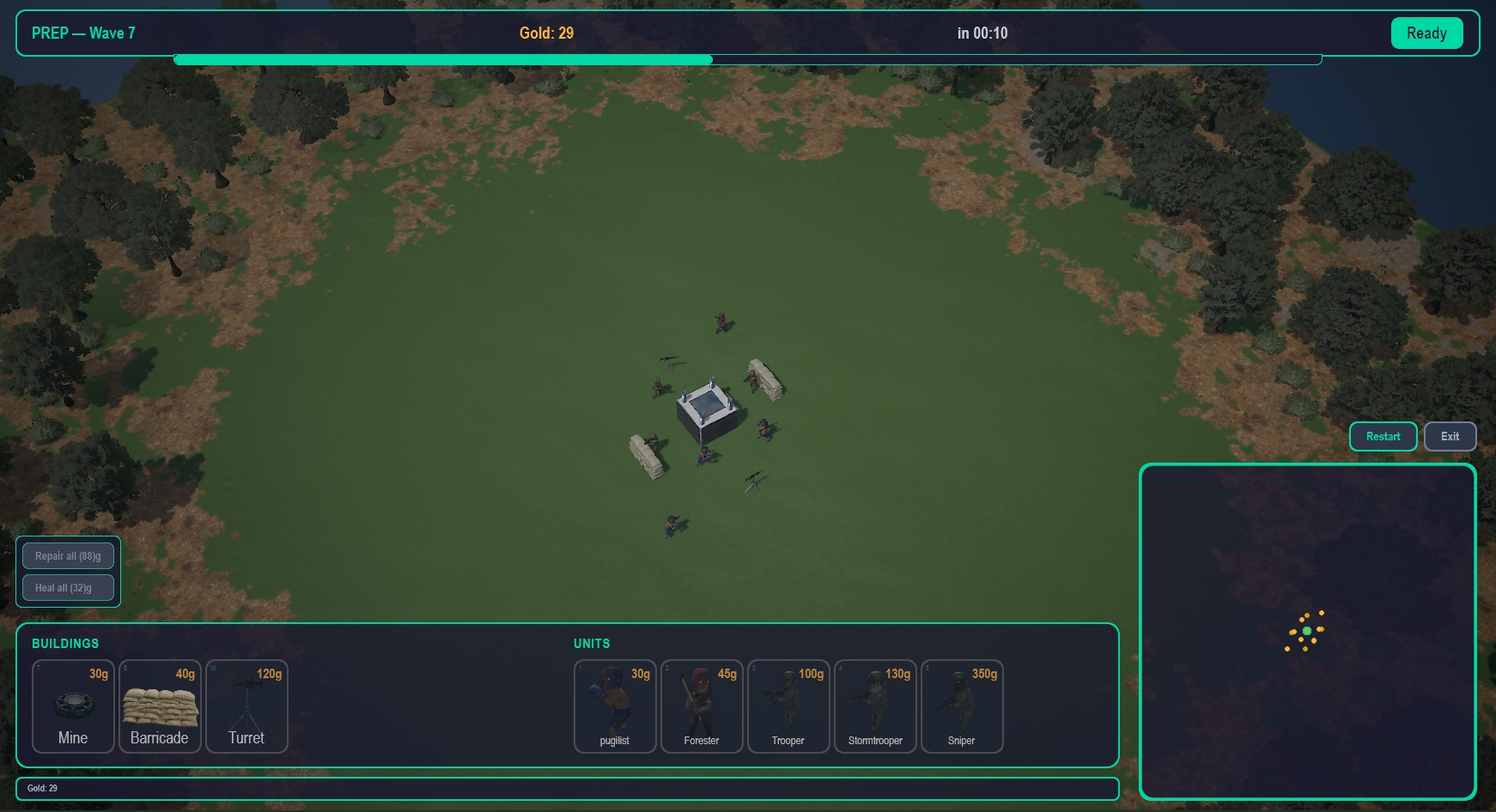Choose Heal all for 32 gold
1496x812 pixels.
(x=68, y=588)
